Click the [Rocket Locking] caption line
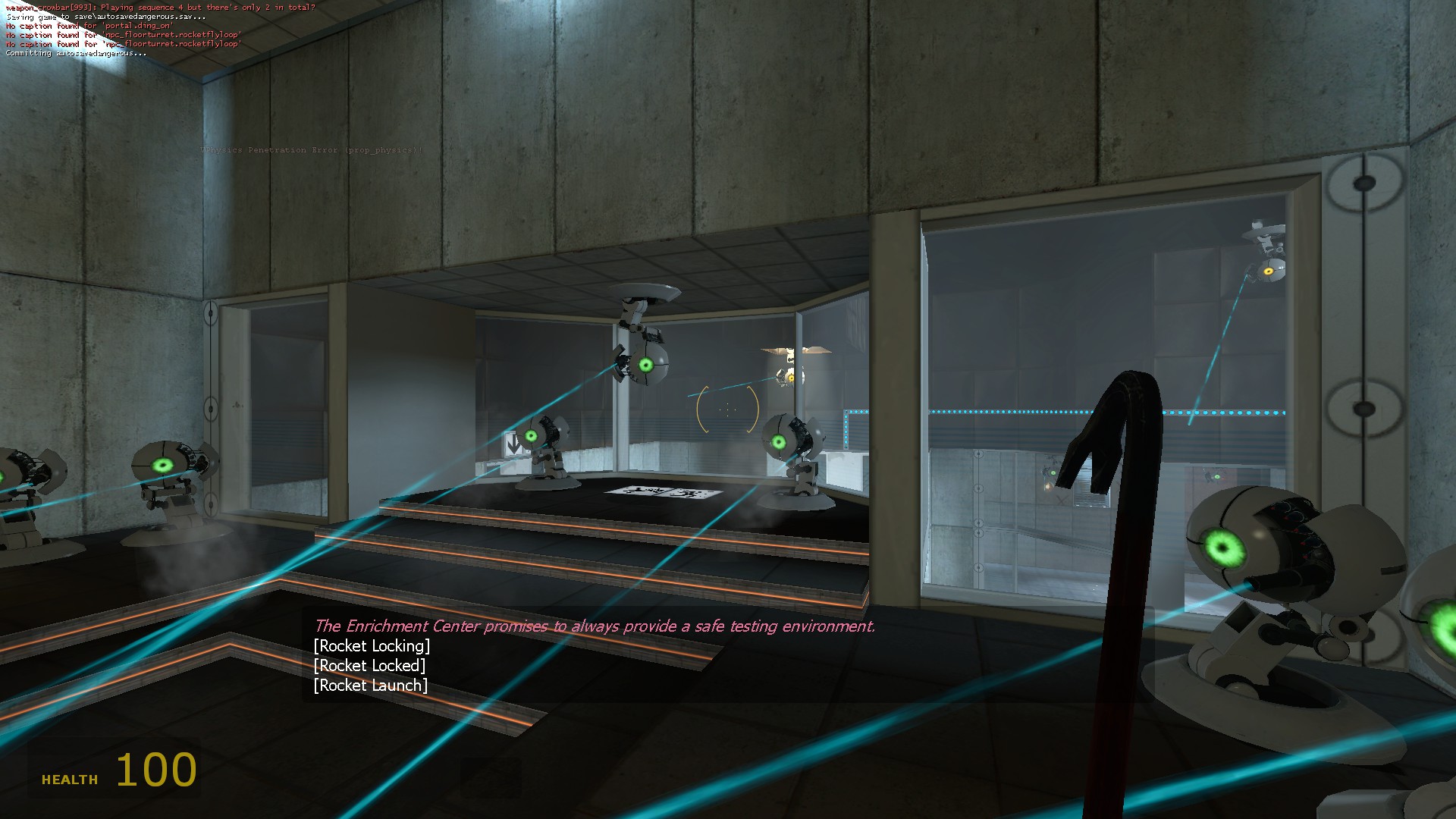The width and height of the screenshot is (1456, 819). click(372, 646)
